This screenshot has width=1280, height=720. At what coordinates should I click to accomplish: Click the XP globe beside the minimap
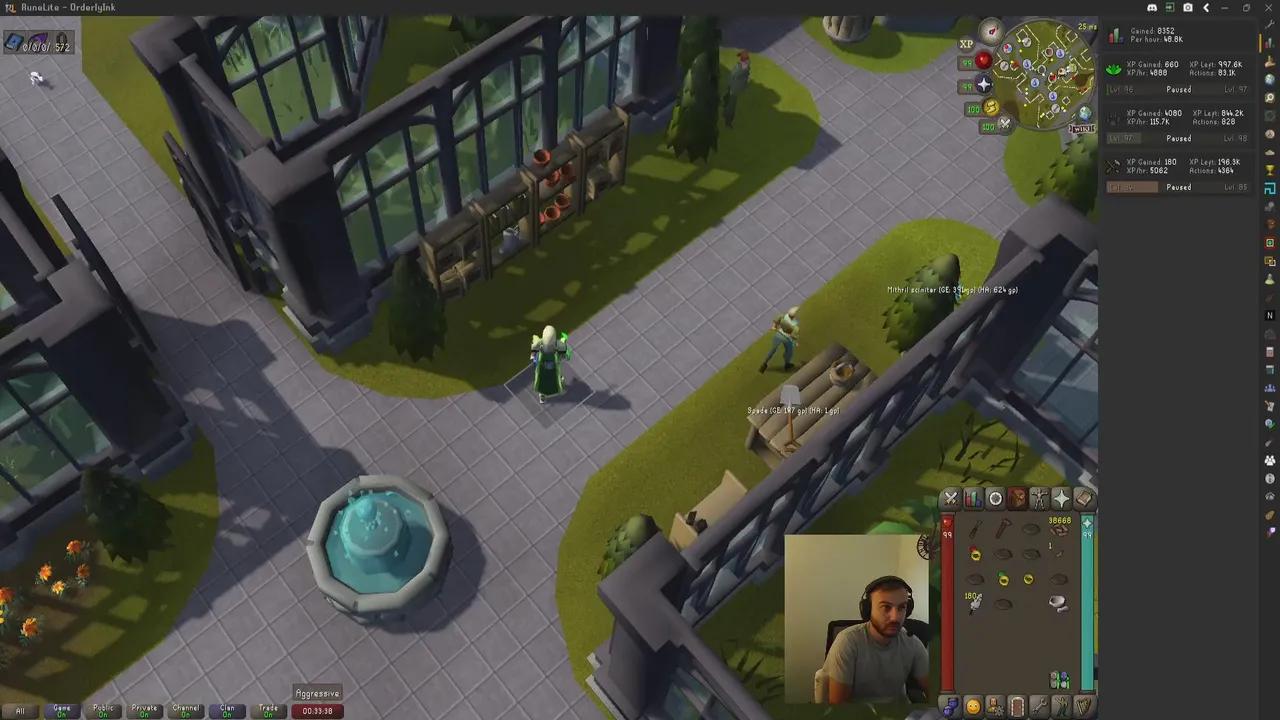click(x=965, y=43)
